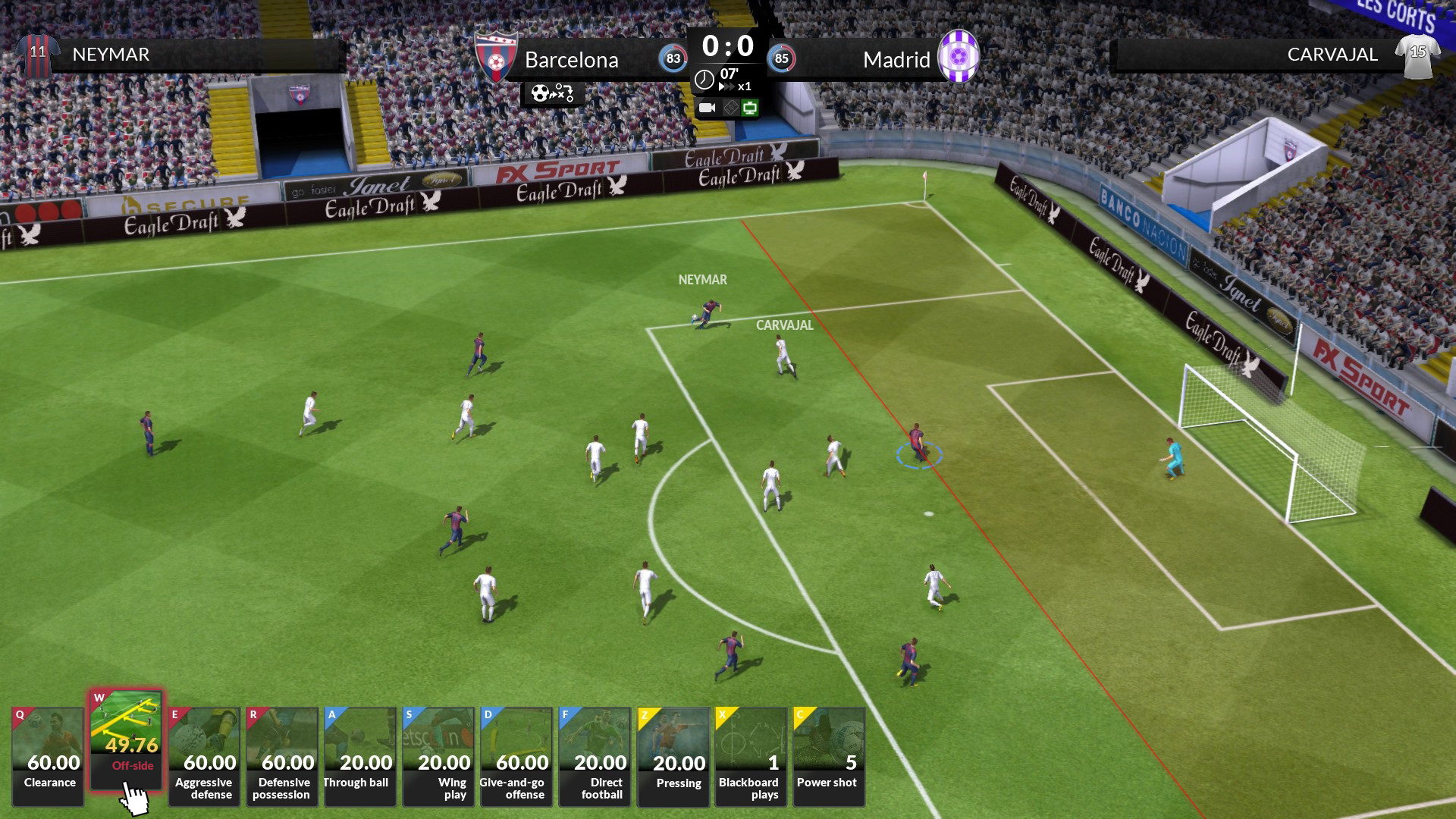Select the camera view icon near the clock
This screenshot has width=1456, height=819.
(707, 108)
